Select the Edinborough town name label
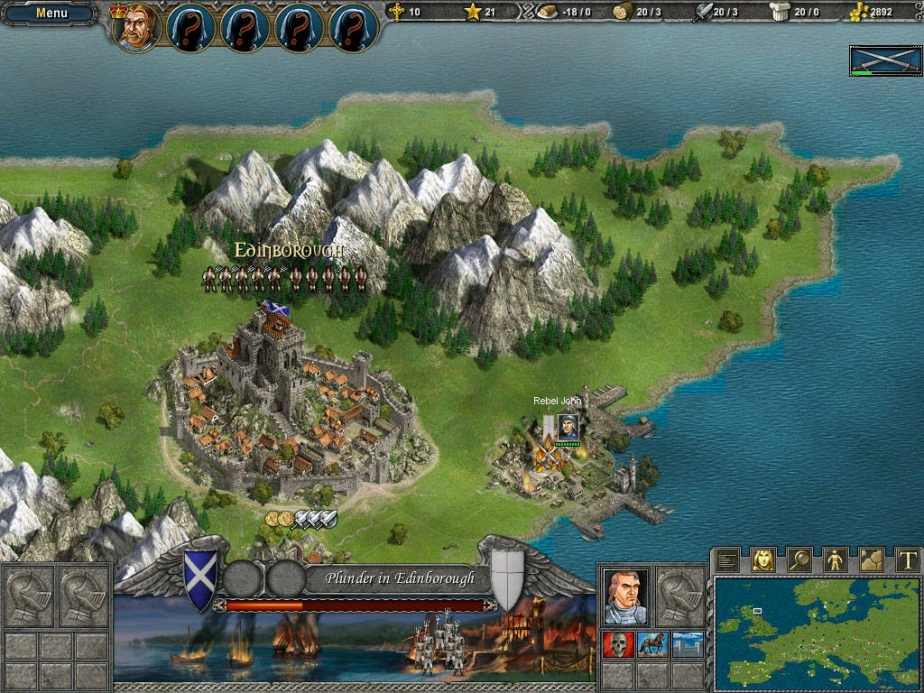 289,249
